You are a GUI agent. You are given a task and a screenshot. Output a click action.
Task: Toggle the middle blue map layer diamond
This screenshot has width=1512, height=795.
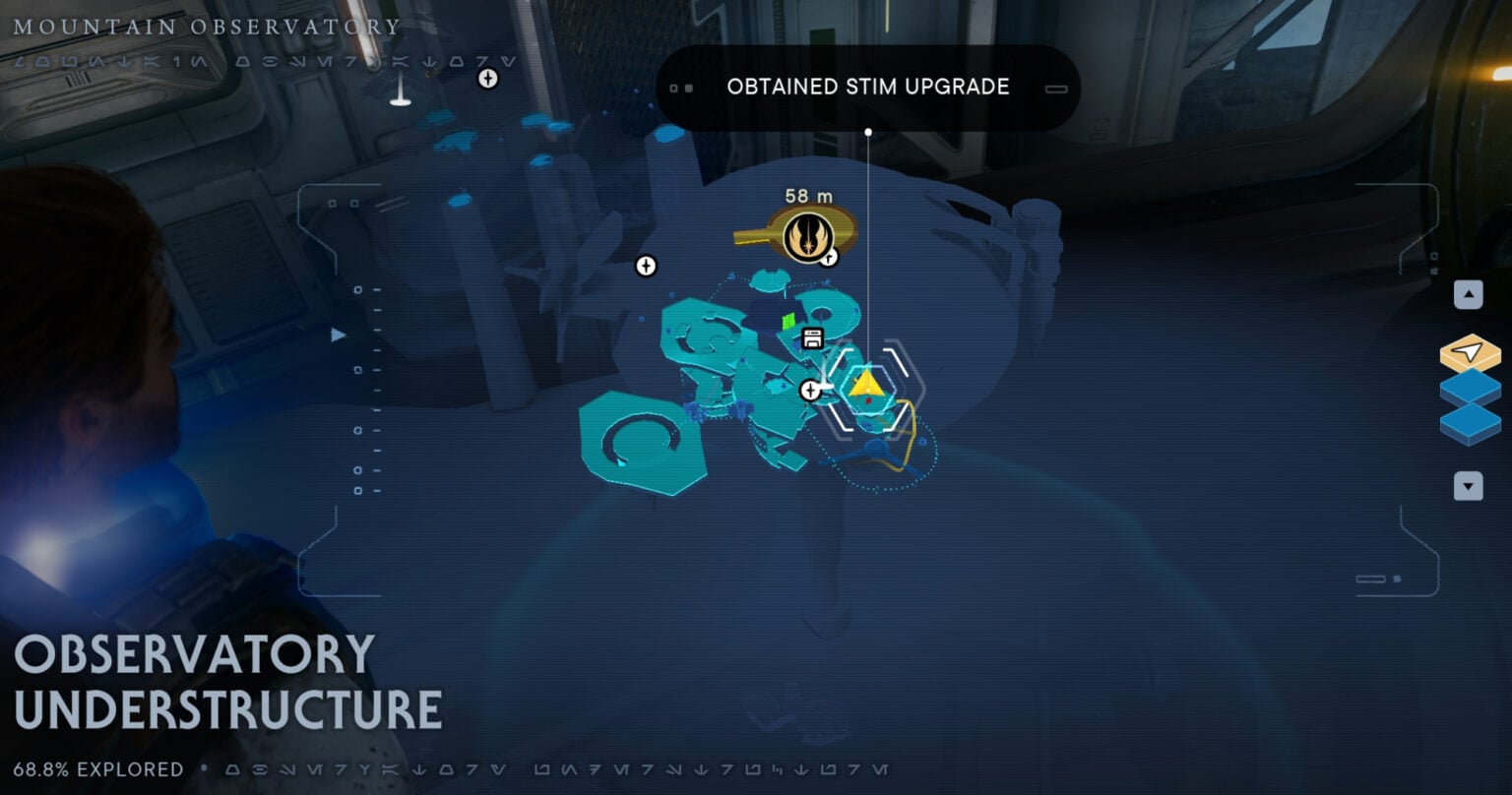coord(1469,388)
